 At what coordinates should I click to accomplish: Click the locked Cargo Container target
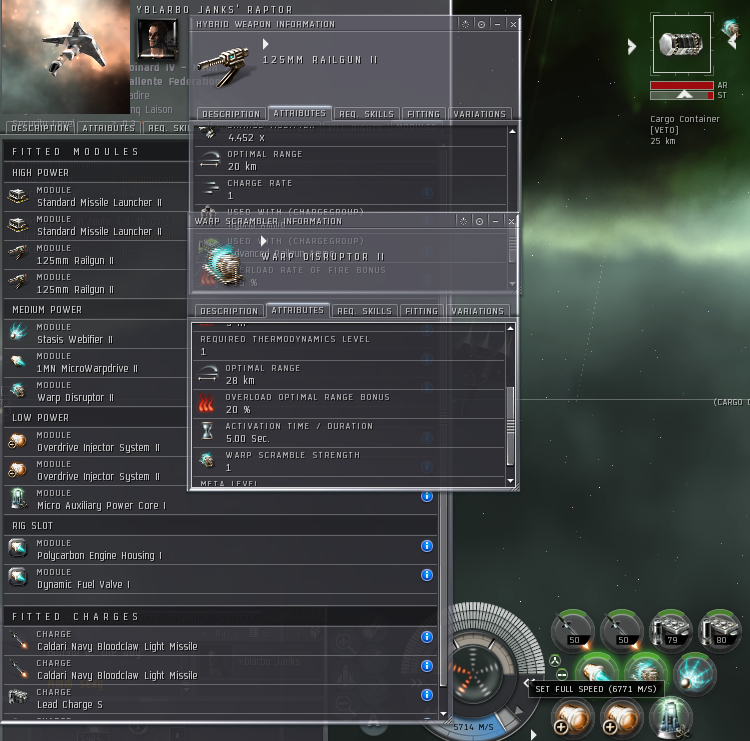point(682,44)
